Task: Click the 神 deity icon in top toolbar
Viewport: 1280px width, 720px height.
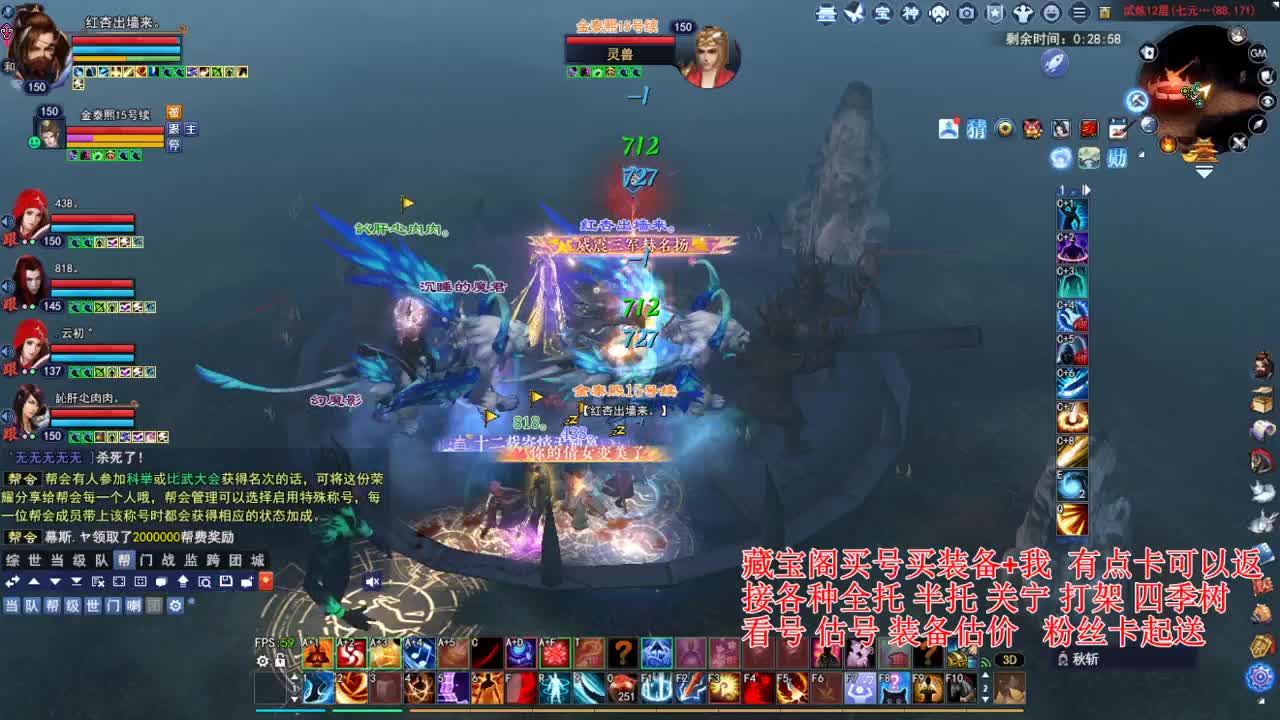Action: [909, 12]
